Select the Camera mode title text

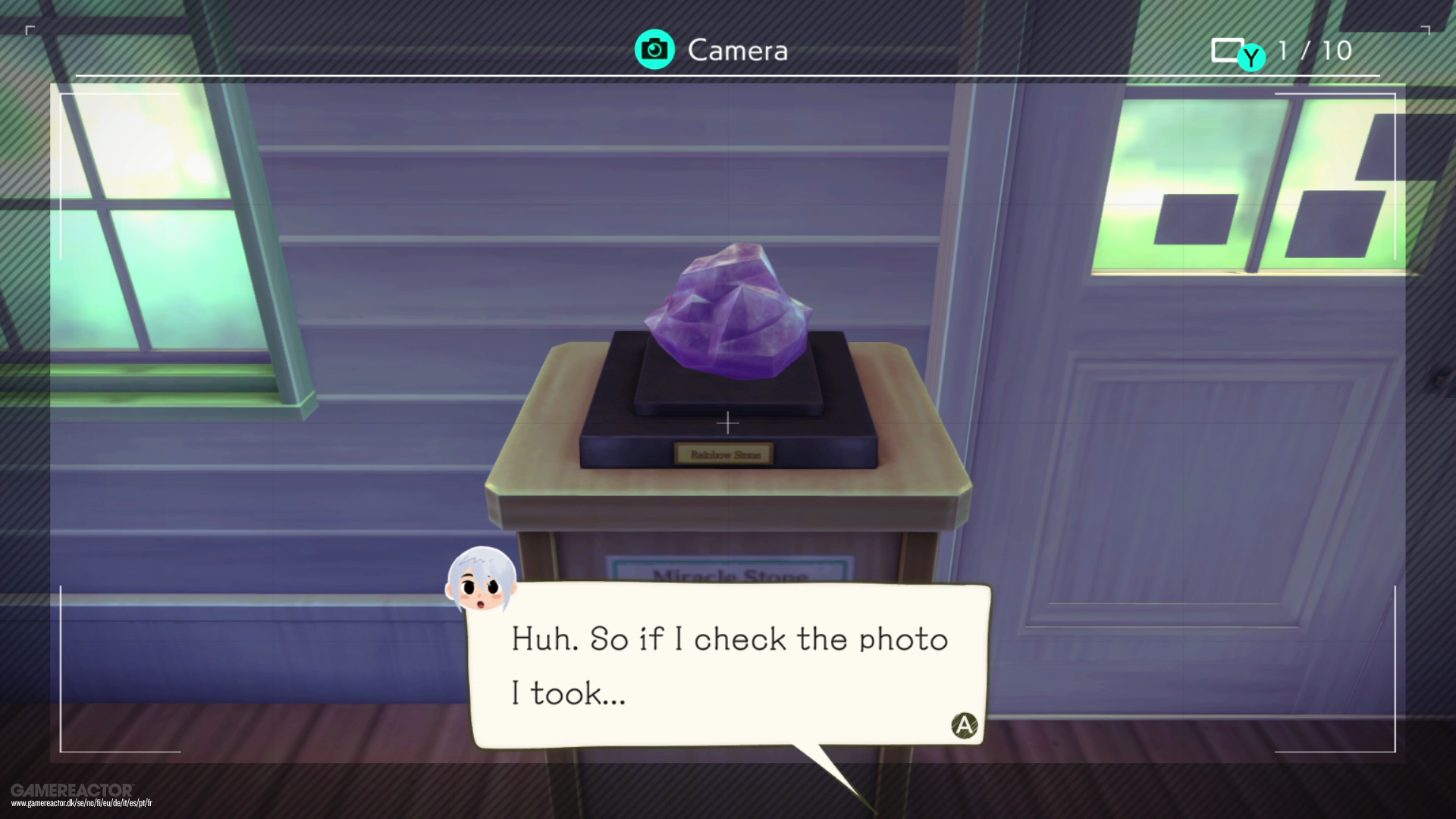click(737, 50)
